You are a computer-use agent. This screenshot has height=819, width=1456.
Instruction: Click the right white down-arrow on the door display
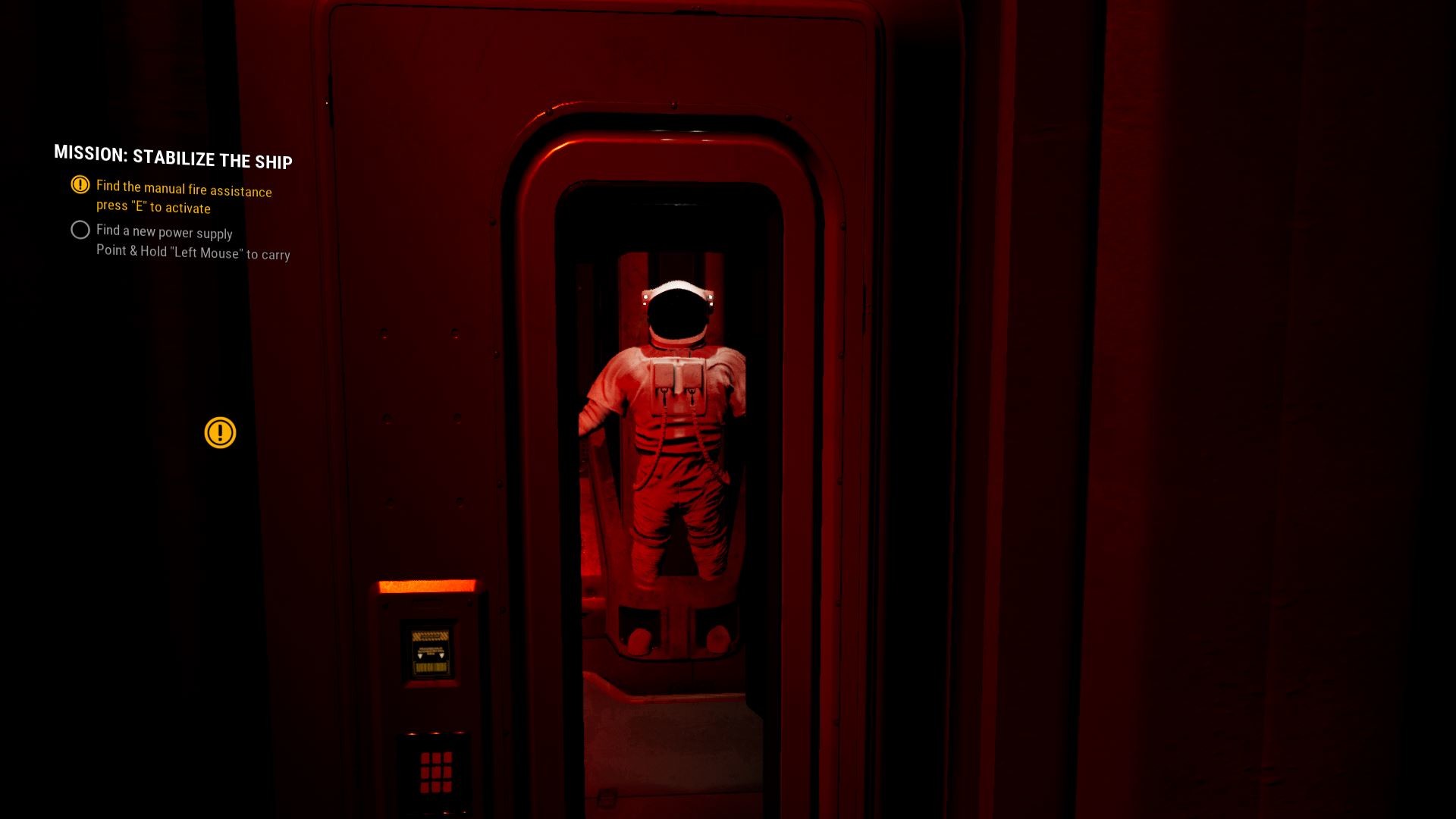(441, 657)
